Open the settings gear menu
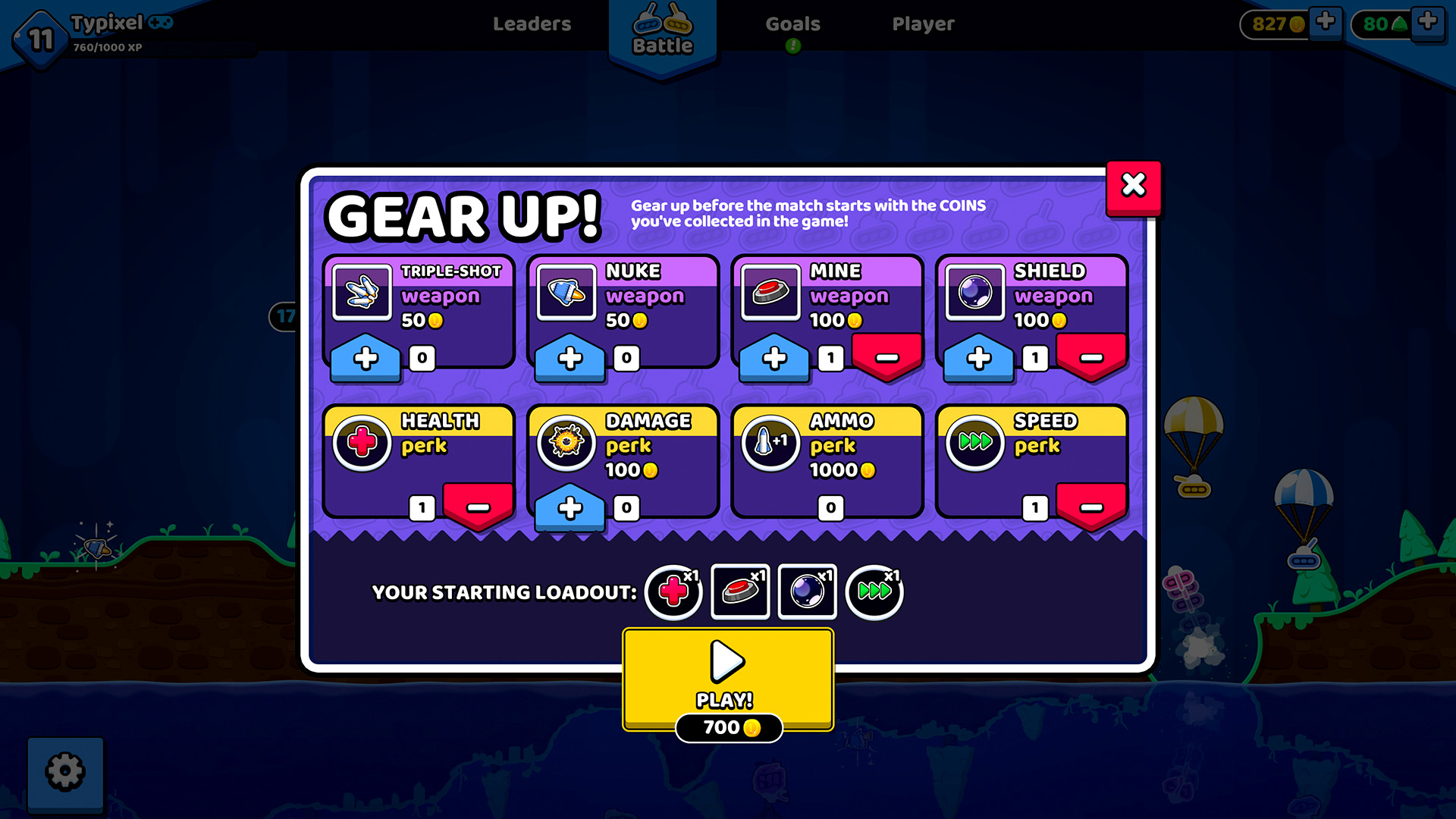 coord(65,770)
